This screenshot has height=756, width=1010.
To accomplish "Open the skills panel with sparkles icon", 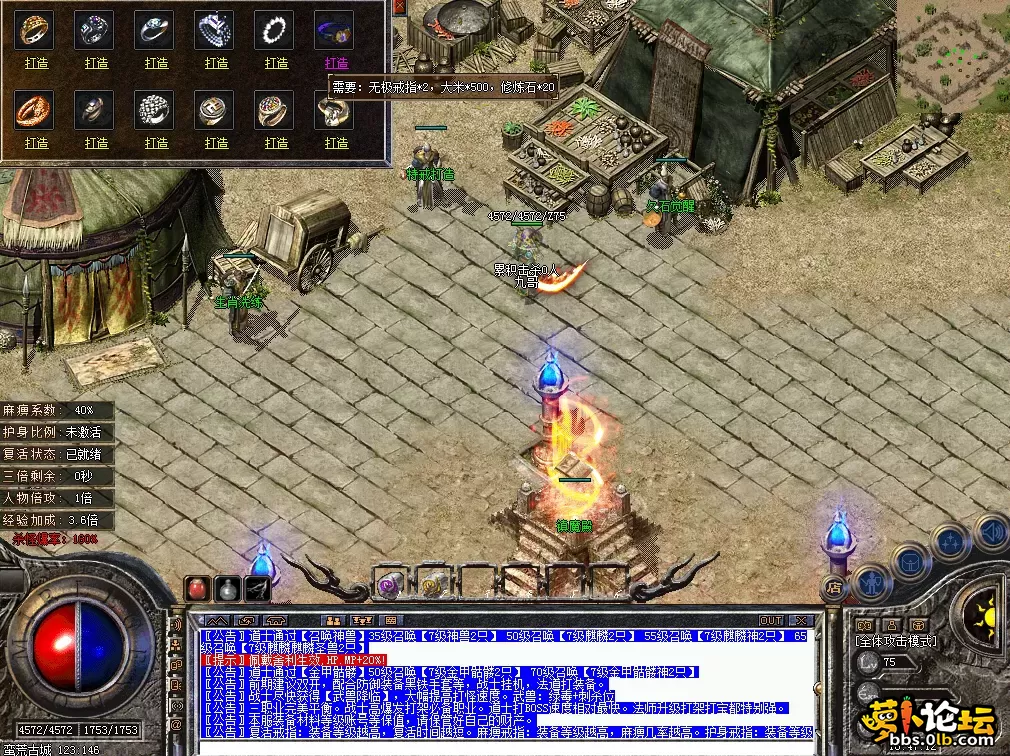I will point(949,542).
